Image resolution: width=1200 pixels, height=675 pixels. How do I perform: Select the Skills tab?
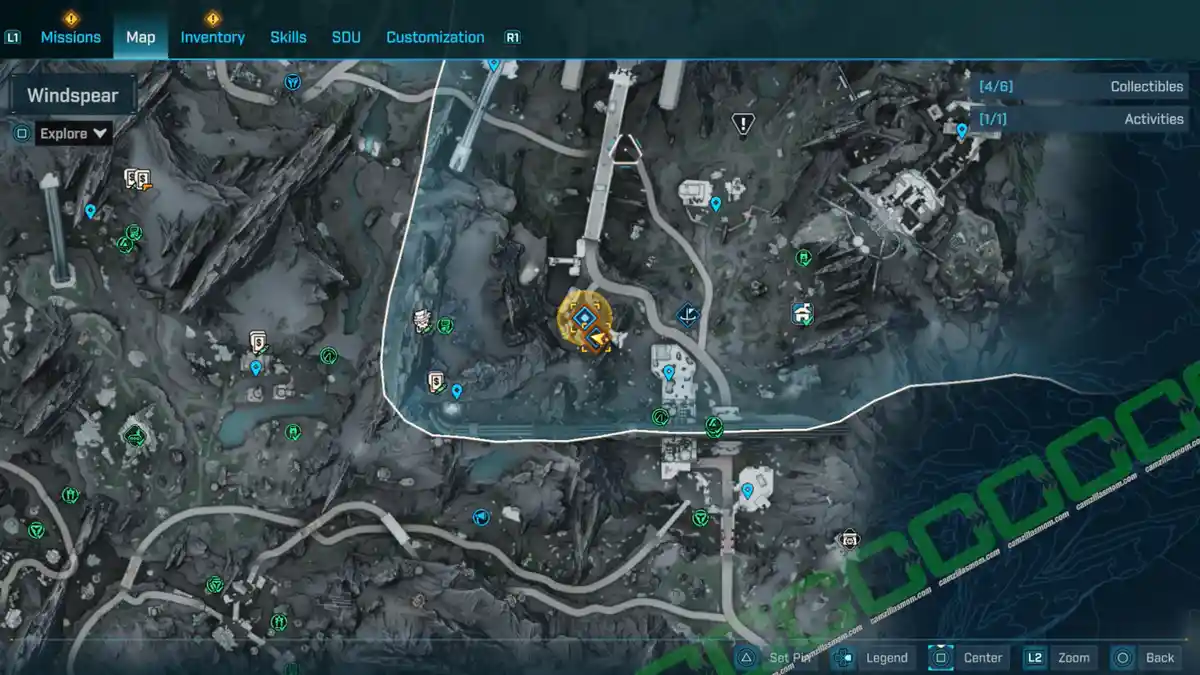tap(288, 37)
